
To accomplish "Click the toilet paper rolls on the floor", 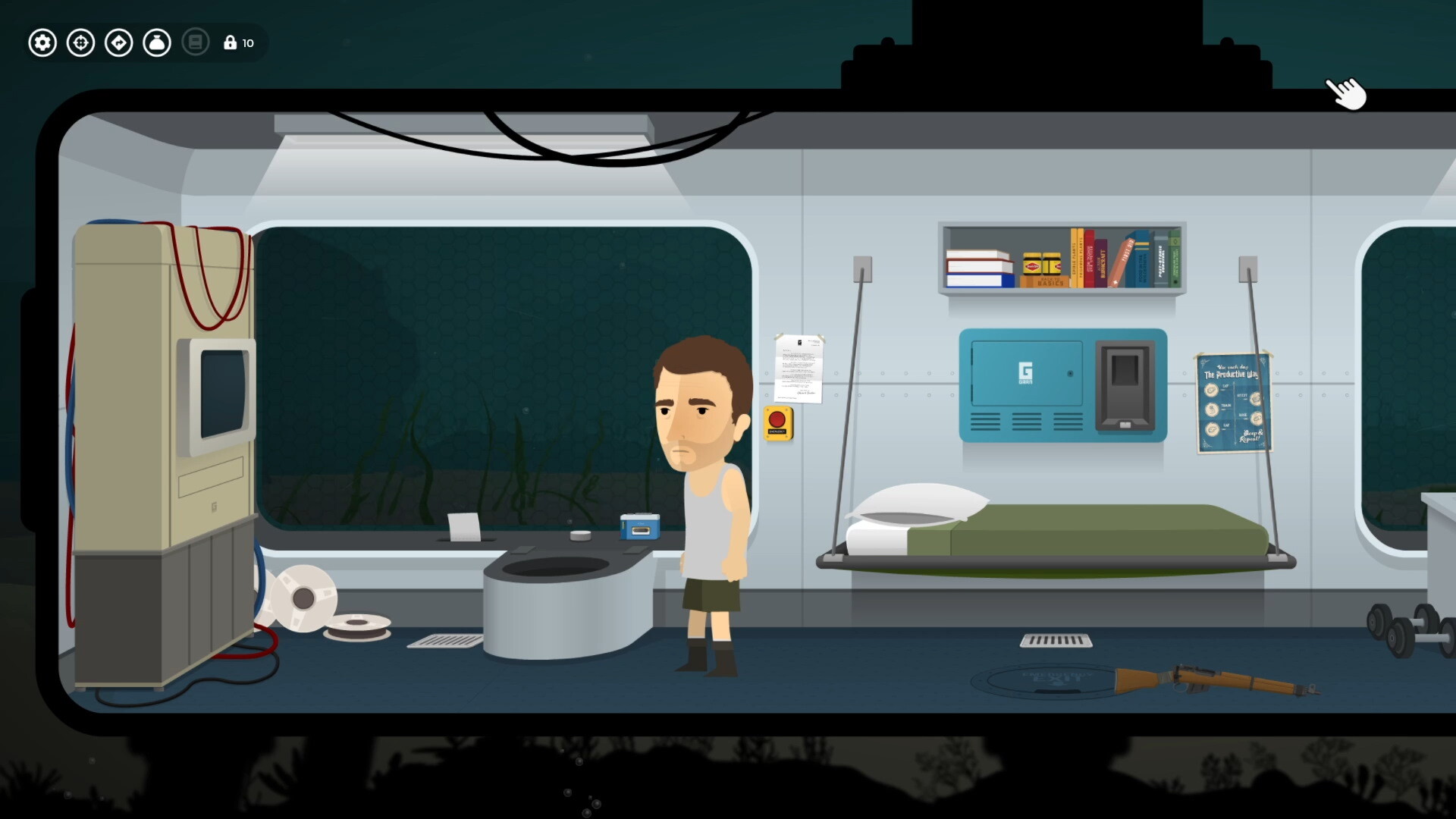I will 303,599.
